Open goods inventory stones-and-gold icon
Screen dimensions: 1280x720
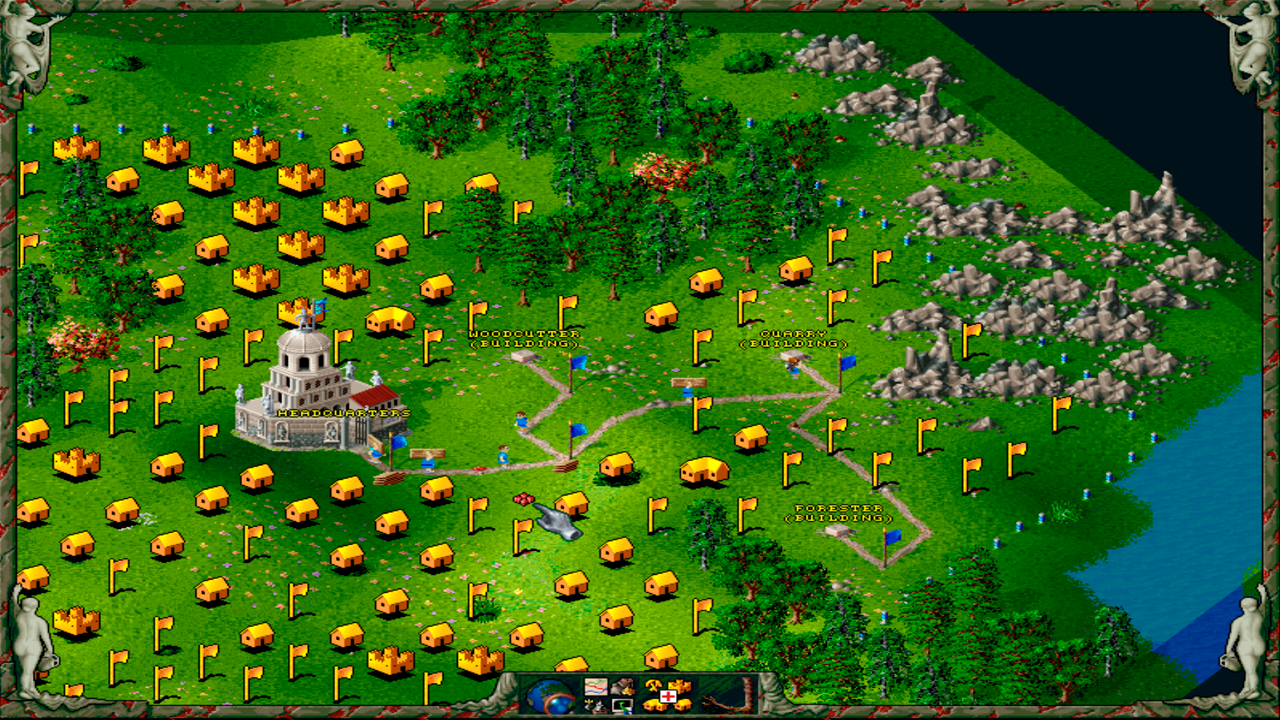[x=622, y=687]
